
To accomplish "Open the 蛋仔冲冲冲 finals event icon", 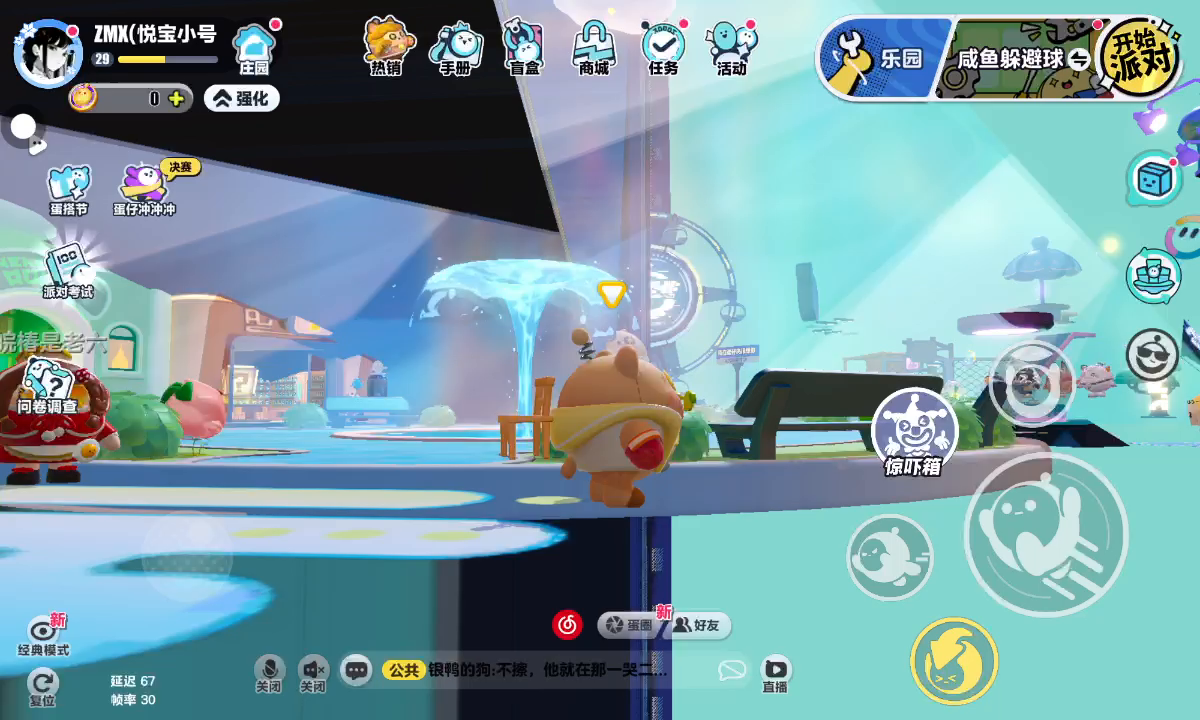I will [x=145, y=188].
